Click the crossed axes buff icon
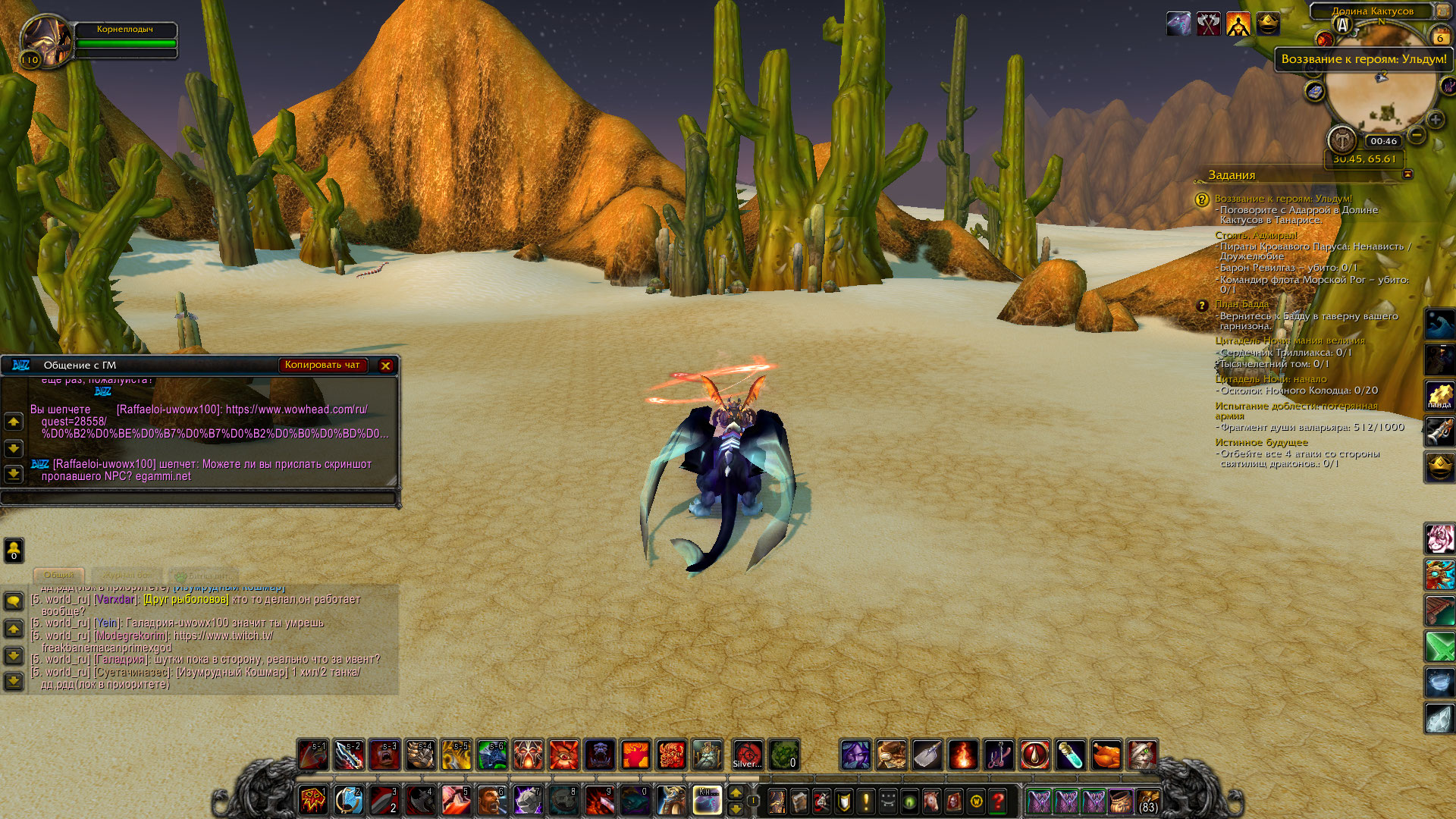 click(1208, 24)
